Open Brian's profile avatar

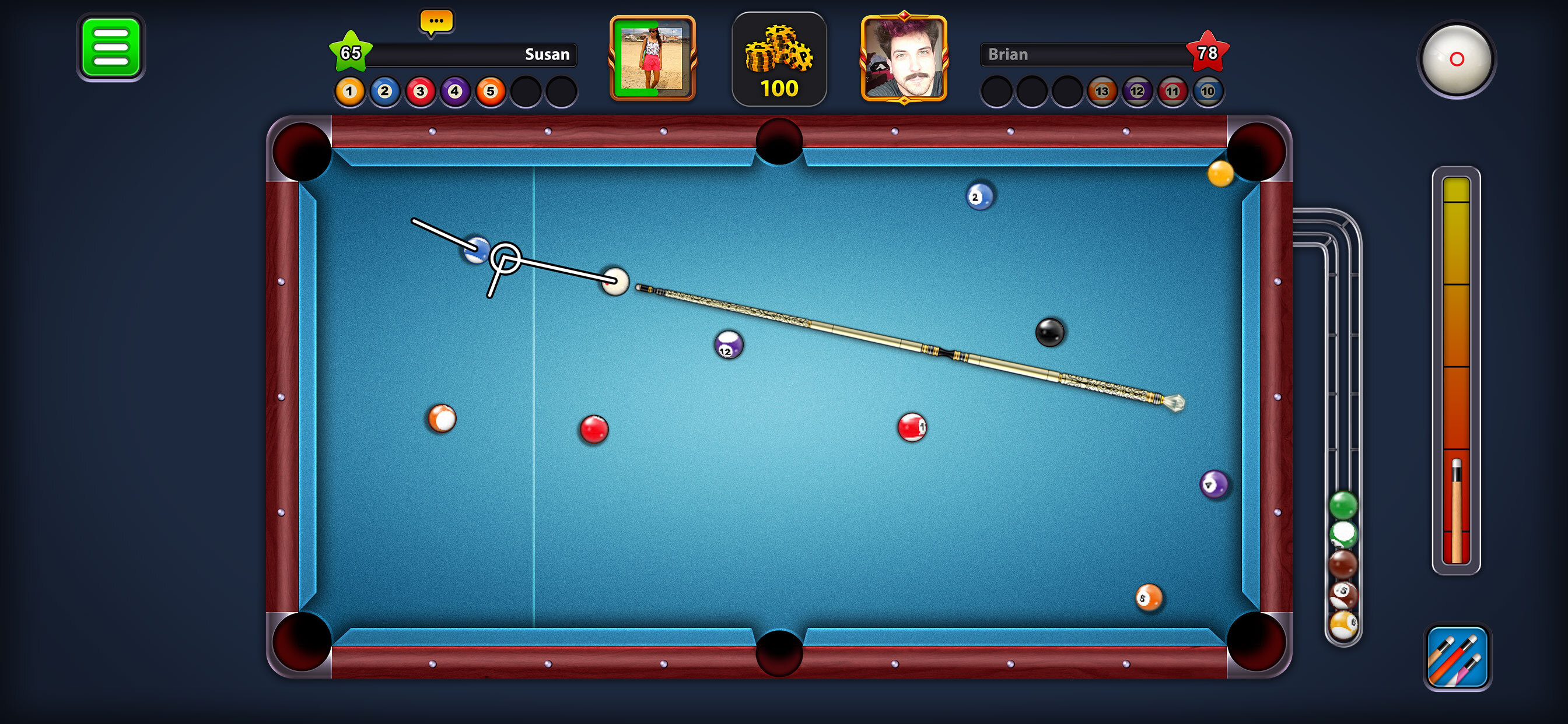pos(905,58)
